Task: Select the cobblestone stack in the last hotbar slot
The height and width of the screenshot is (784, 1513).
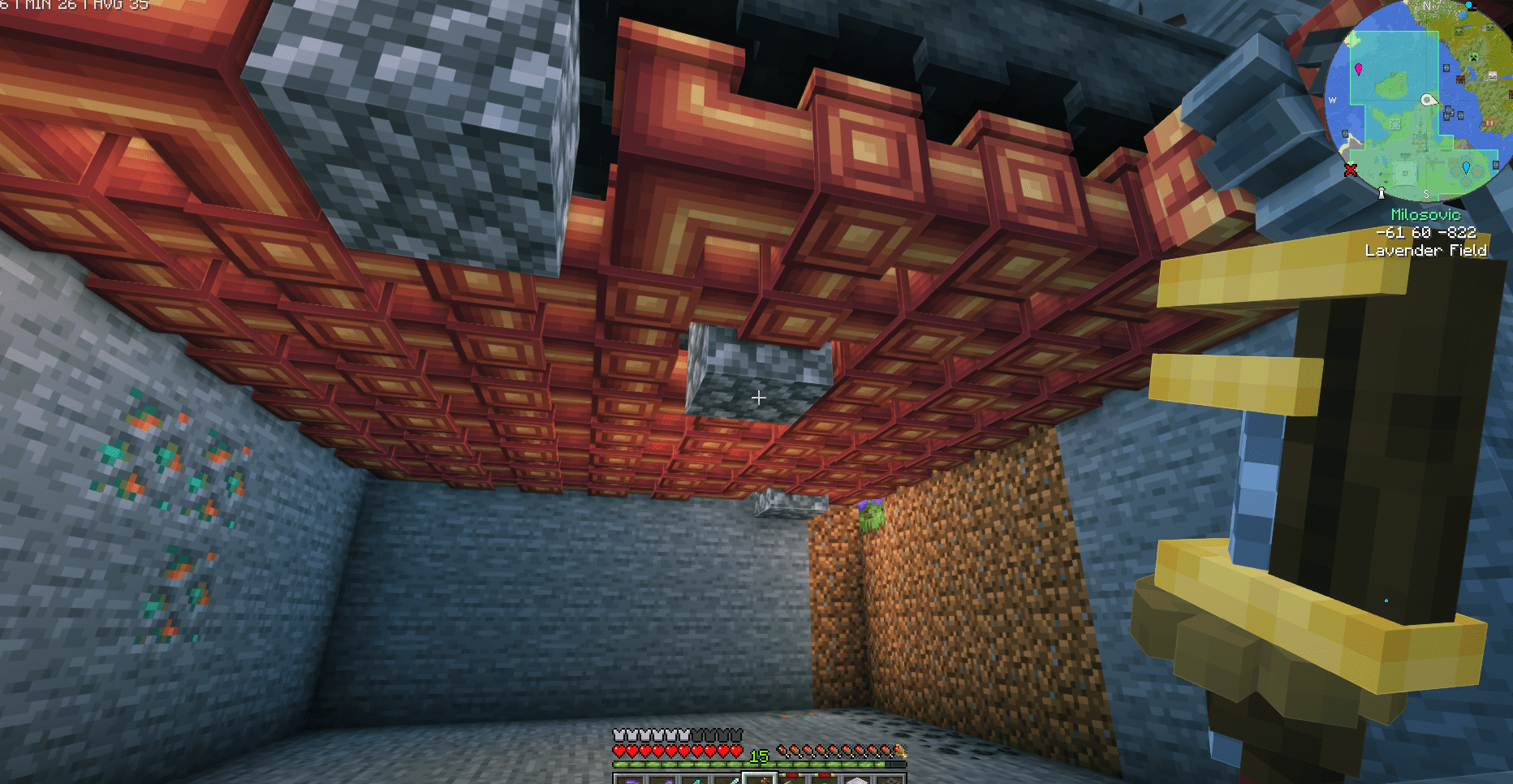Action: (x=893, y=778)
